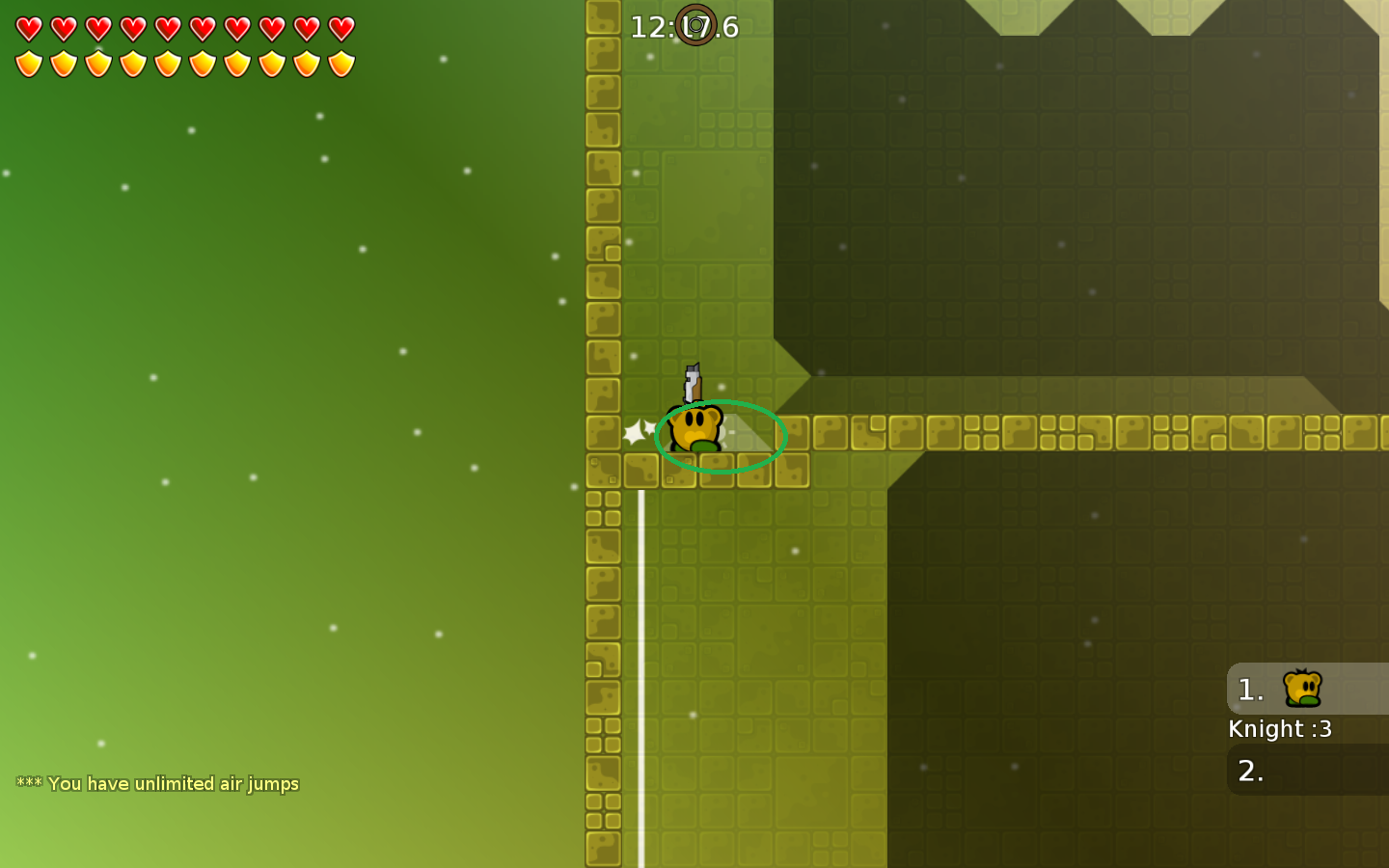Click the last shield in the armor row
Image resolution: width=1389 pixels, height=868 pixels.
coord(340,63)
